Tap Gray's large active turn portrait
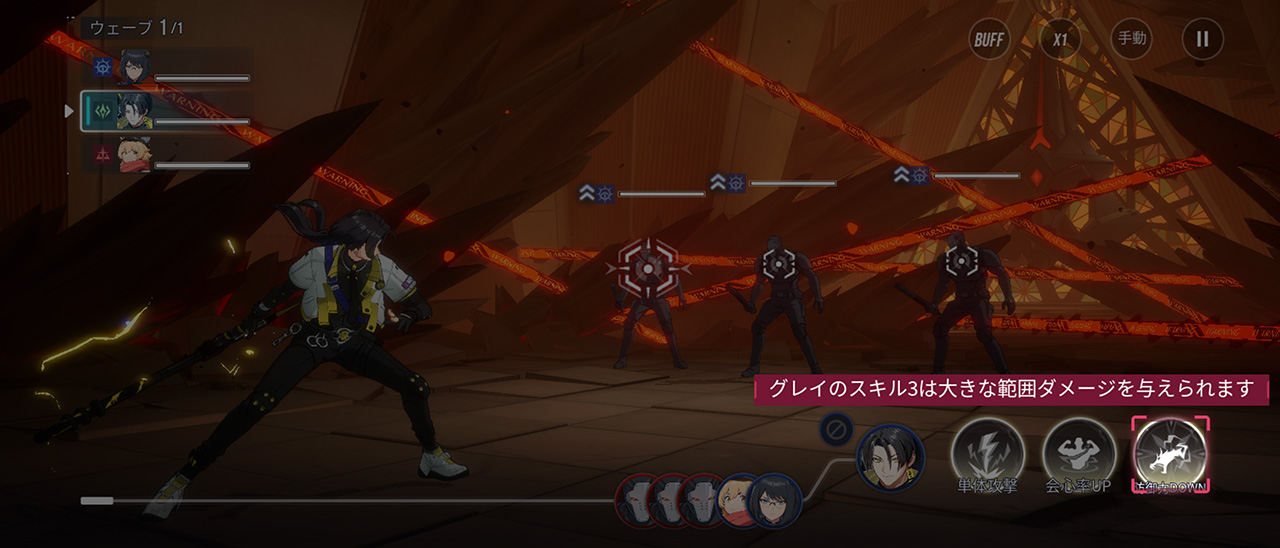Image resolution: width=1280 pixels, height=548 pixels. tap(890, 458)
